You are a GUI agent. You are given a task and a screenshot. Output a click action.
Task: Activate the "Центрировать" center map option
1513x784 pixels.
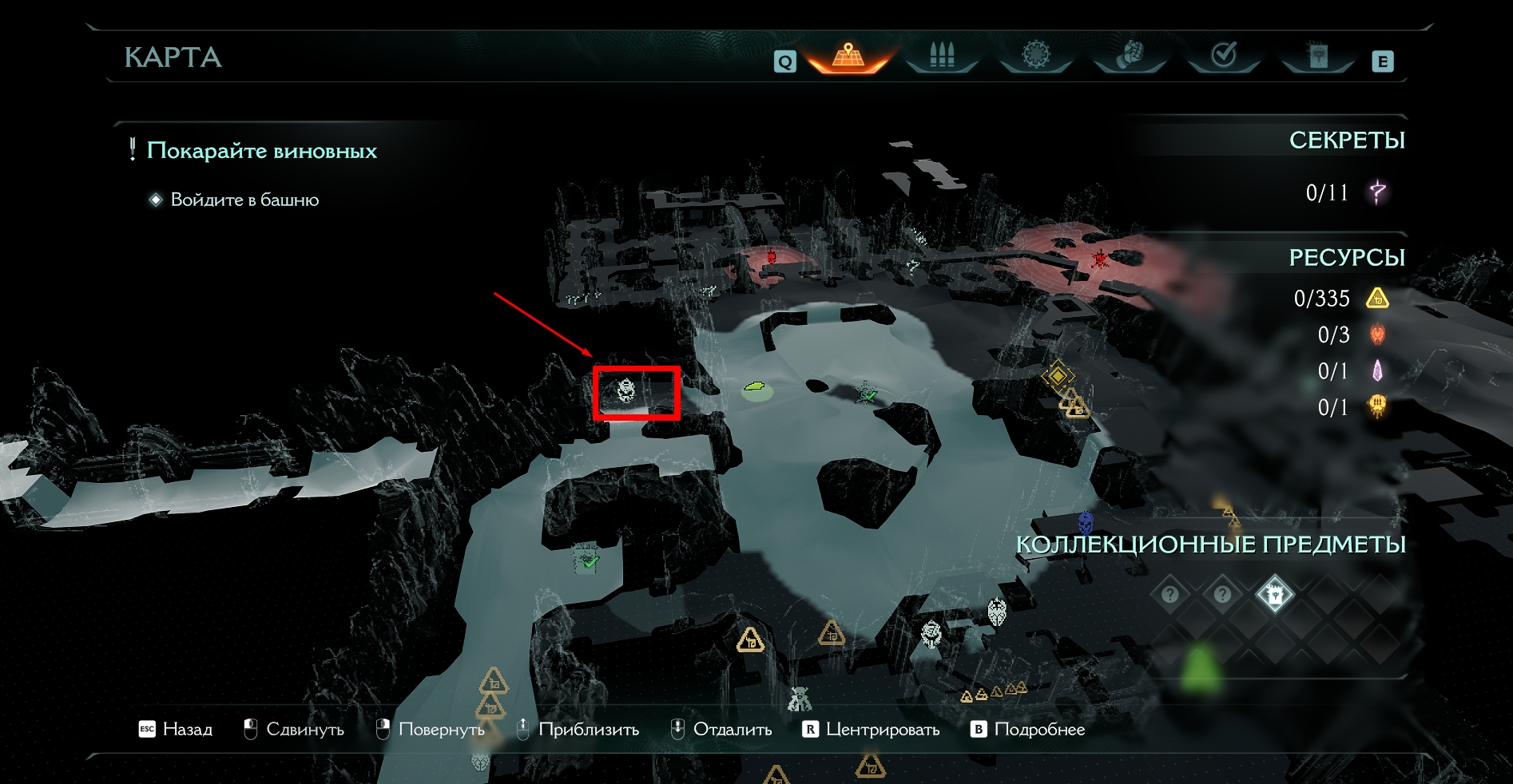[x=872, y=729]
